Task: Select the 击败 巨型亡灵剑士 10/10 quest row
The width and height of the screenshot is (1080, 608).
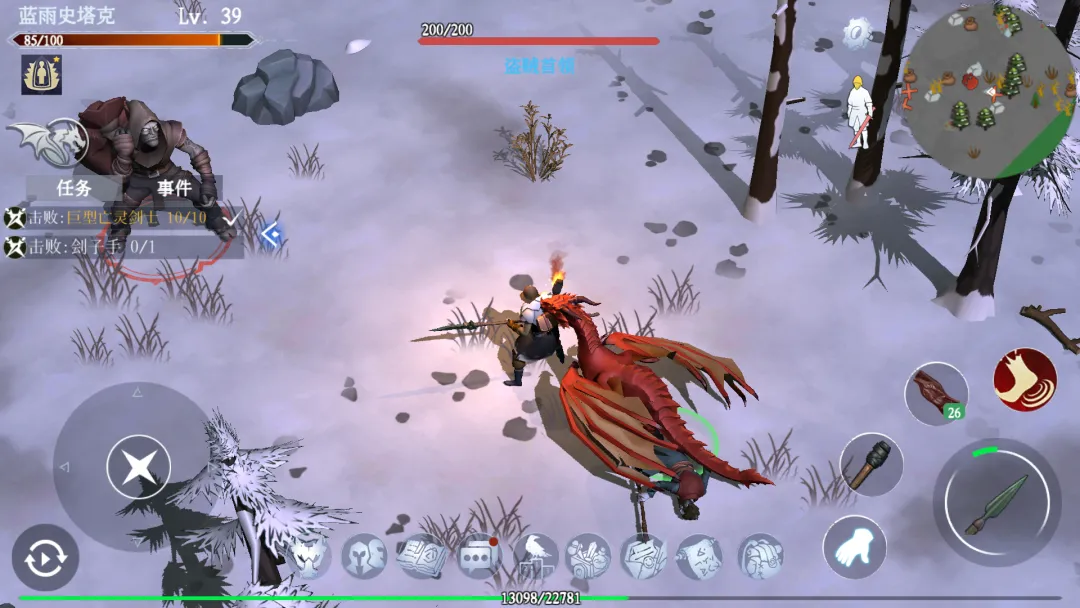Action: pos(120,218)
